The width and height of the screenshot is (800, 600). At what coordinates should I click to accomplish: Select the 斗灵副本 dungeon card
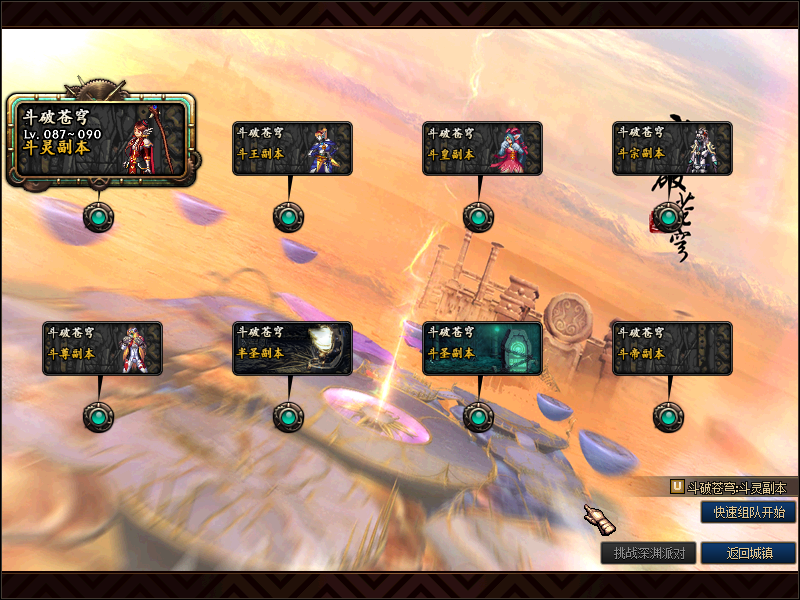tap(99, 140)
